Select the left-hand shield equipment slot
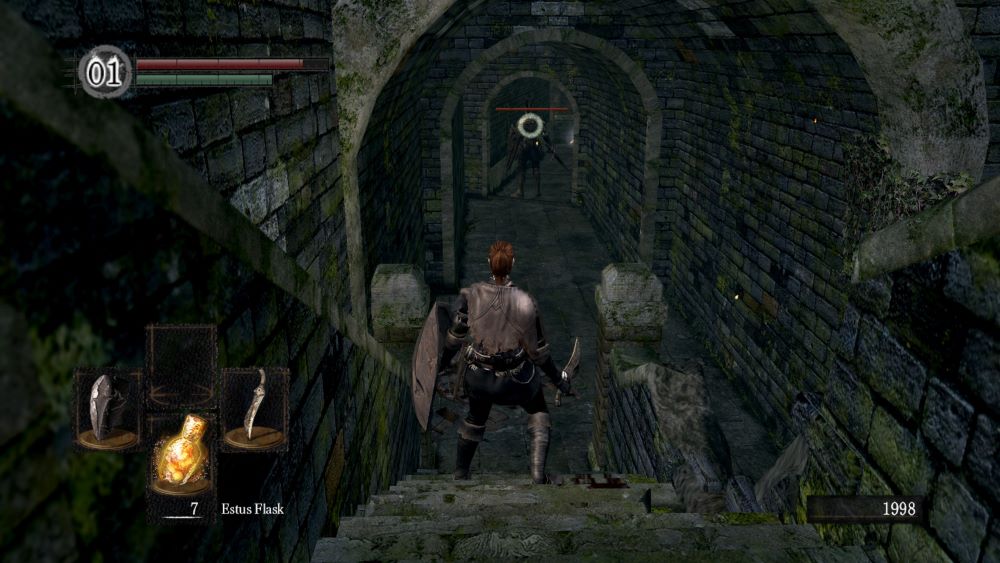This screenshot has width=1000, height=563. 109,408
